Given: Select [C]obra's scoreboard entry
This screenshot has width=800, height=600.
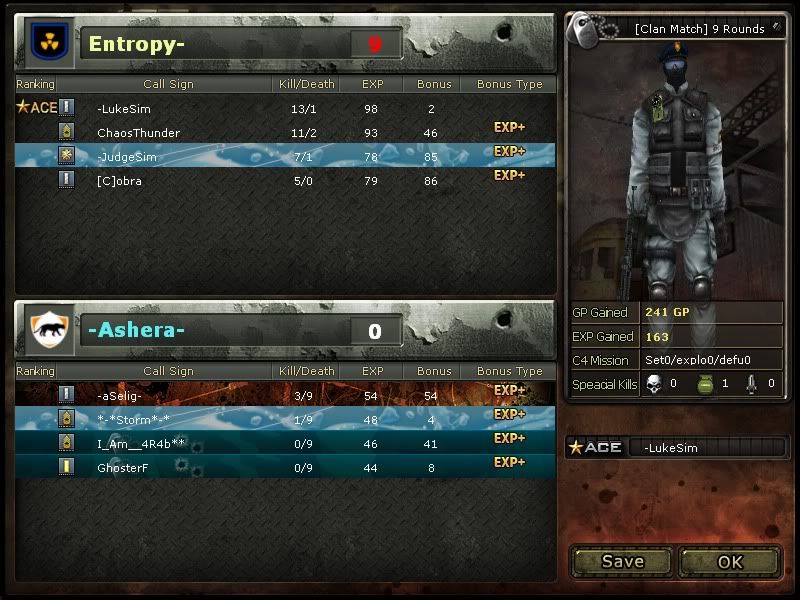Looking at the screenshot, I should click(x=285, y=180).
